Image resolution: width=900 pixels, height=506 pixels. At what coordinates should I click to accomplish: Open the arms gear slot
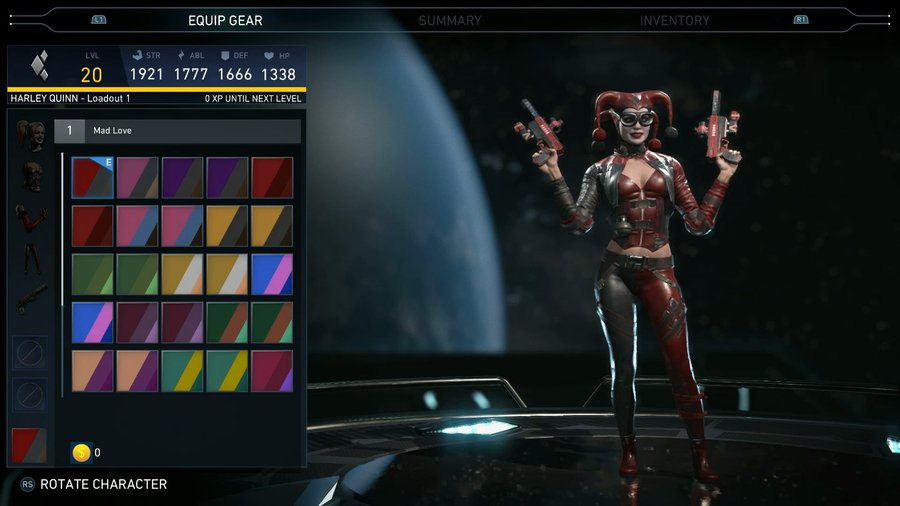pyautogui.click(x=30, y=218)
